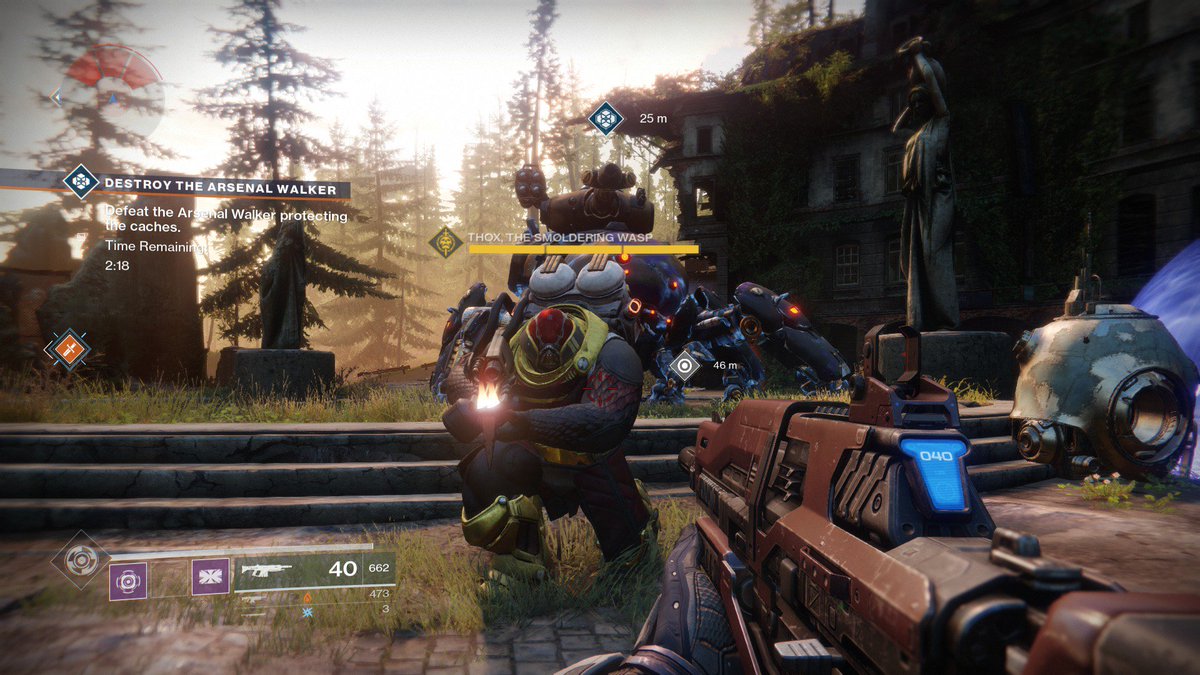The height and width of the screenshot is (675, 1200).
Task: Select the equipped auto rifle weapon icon
Action: click(x=265, y=570)
